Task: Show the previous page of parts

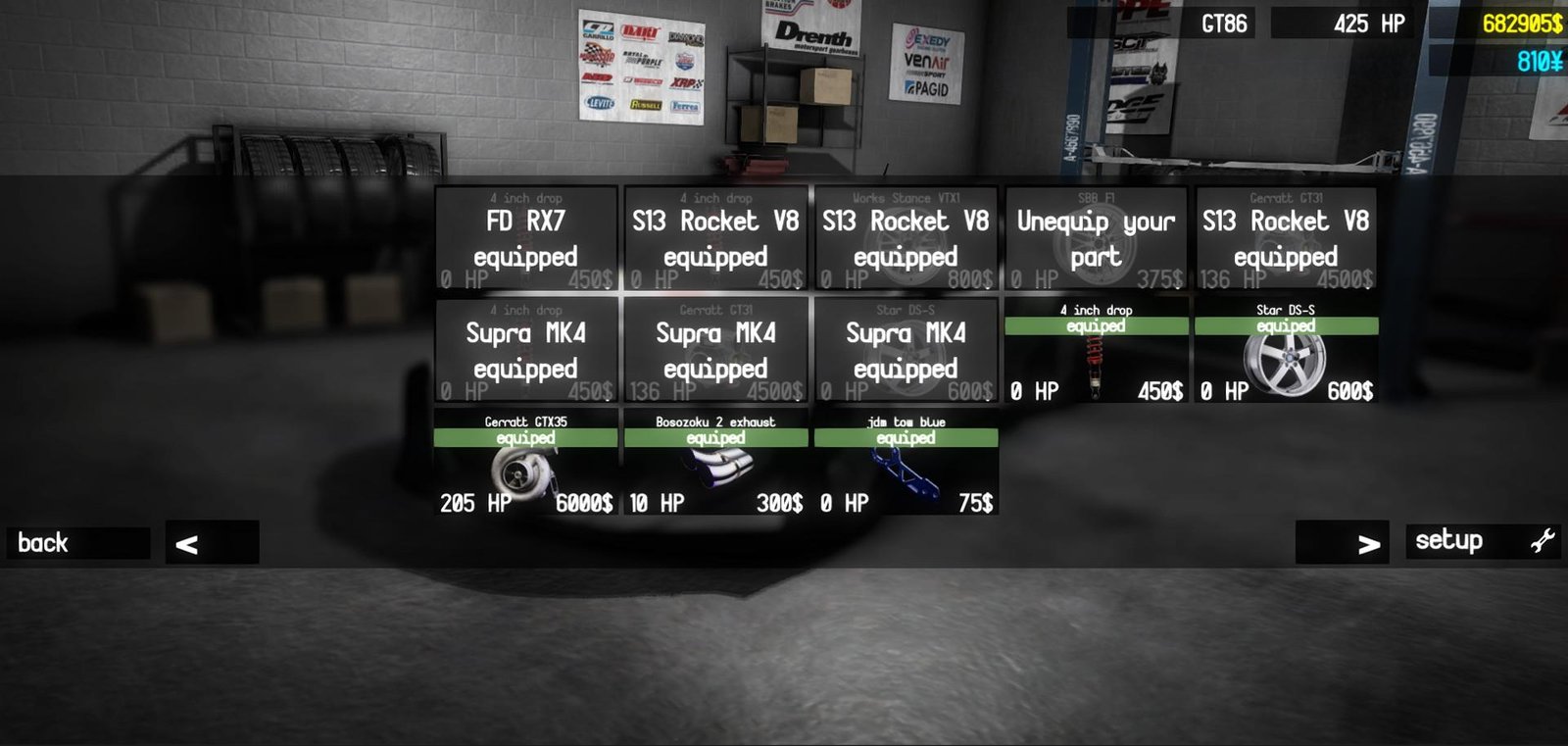Action: (212, 543)
